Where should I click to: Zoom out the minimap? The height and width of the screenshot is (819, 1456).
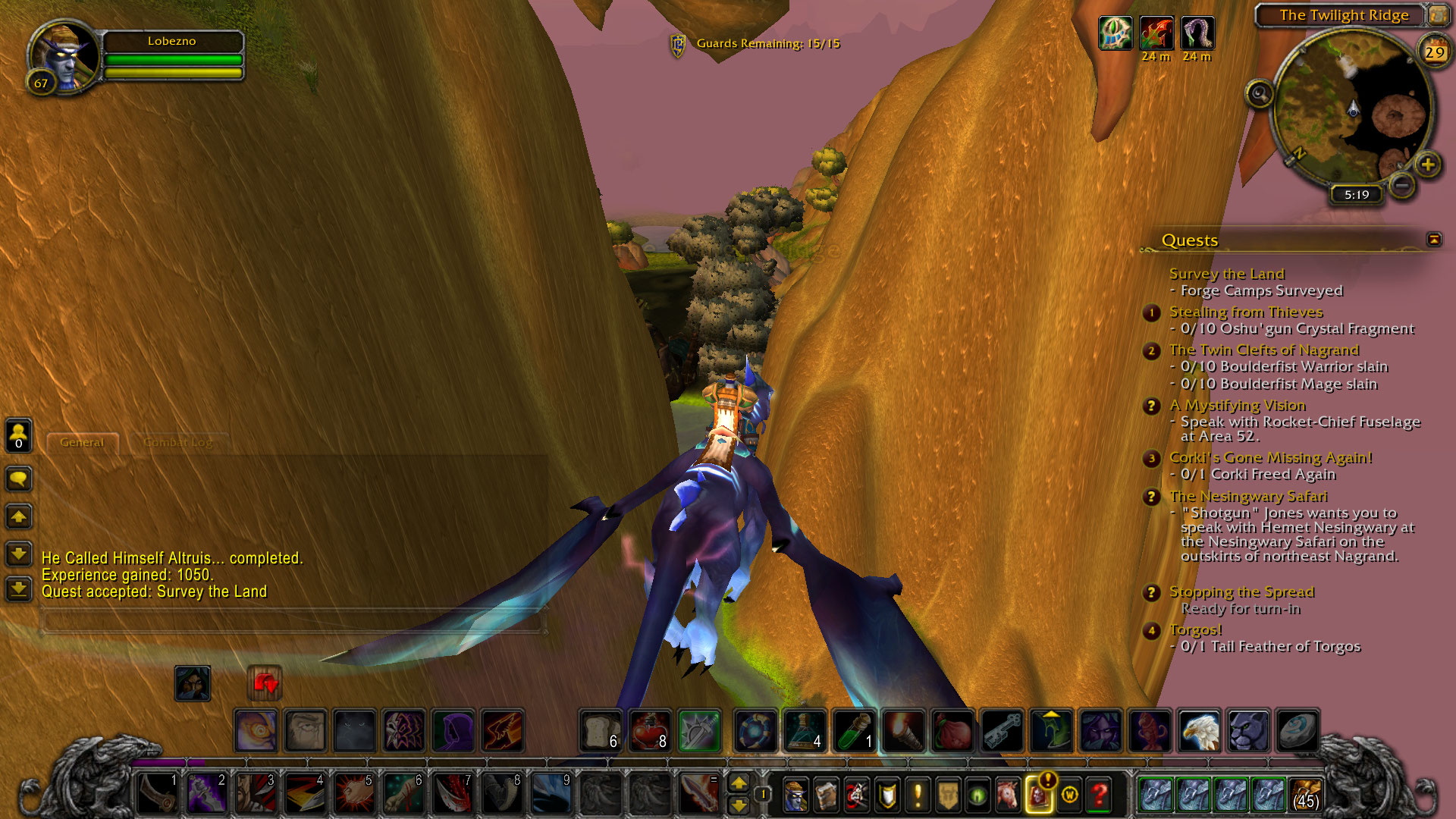(x=1402, y=184)
